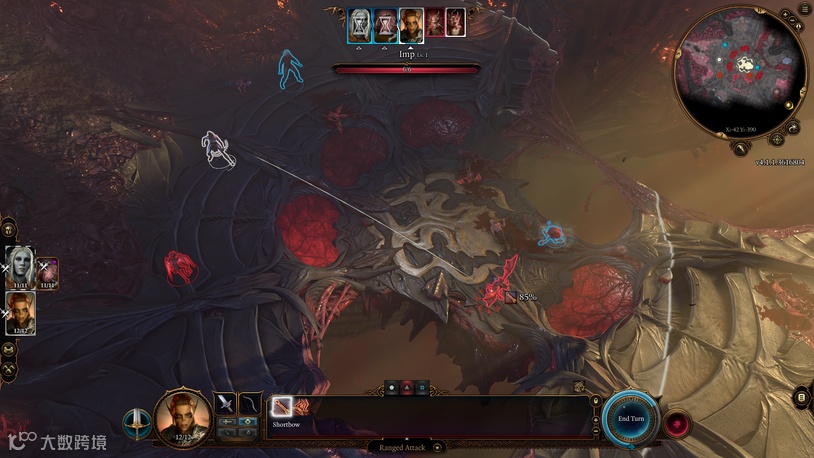The width and height of the screenshot is (814, 458).
Task: Choose the melee weapon set icon
Action: (226, 403)
